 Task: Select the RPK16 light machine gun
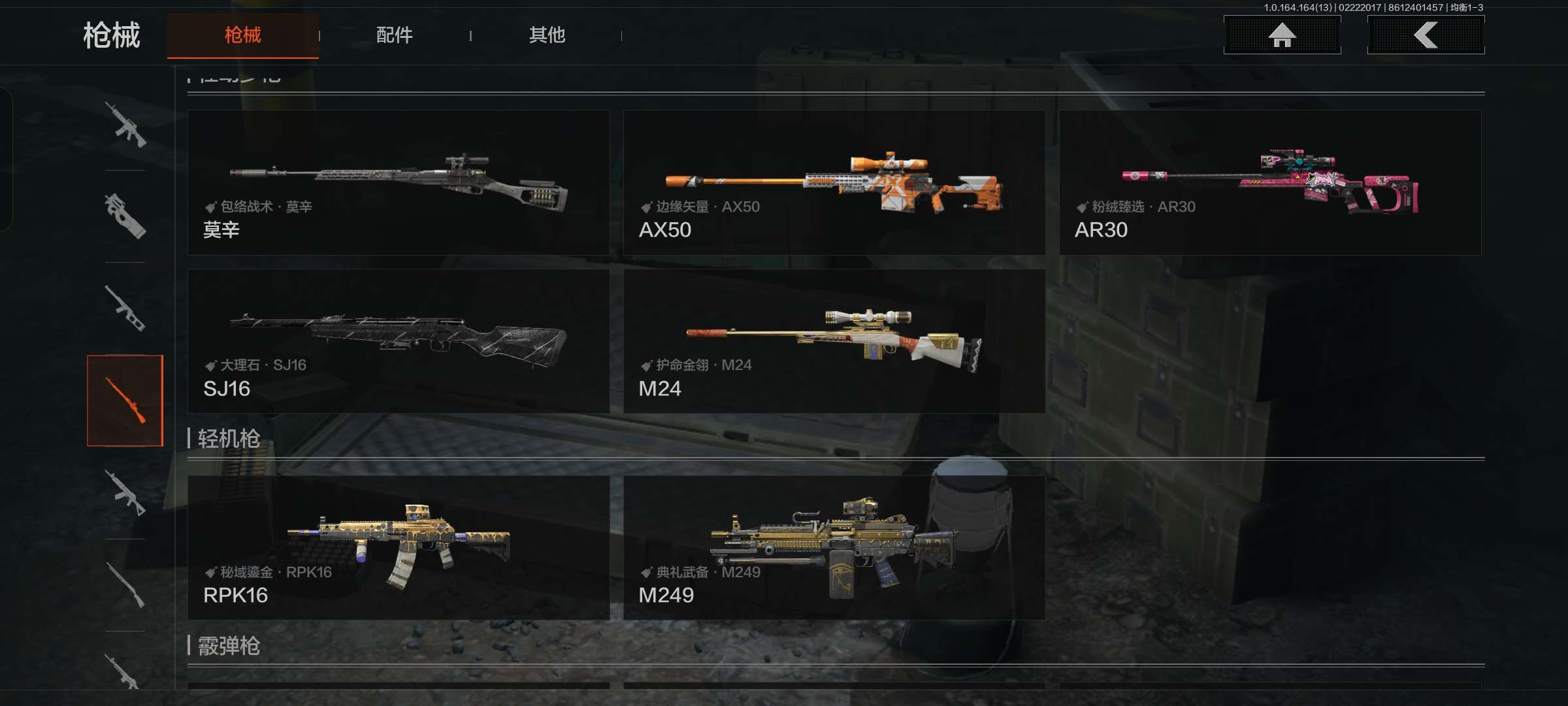[x=399, y=548]
